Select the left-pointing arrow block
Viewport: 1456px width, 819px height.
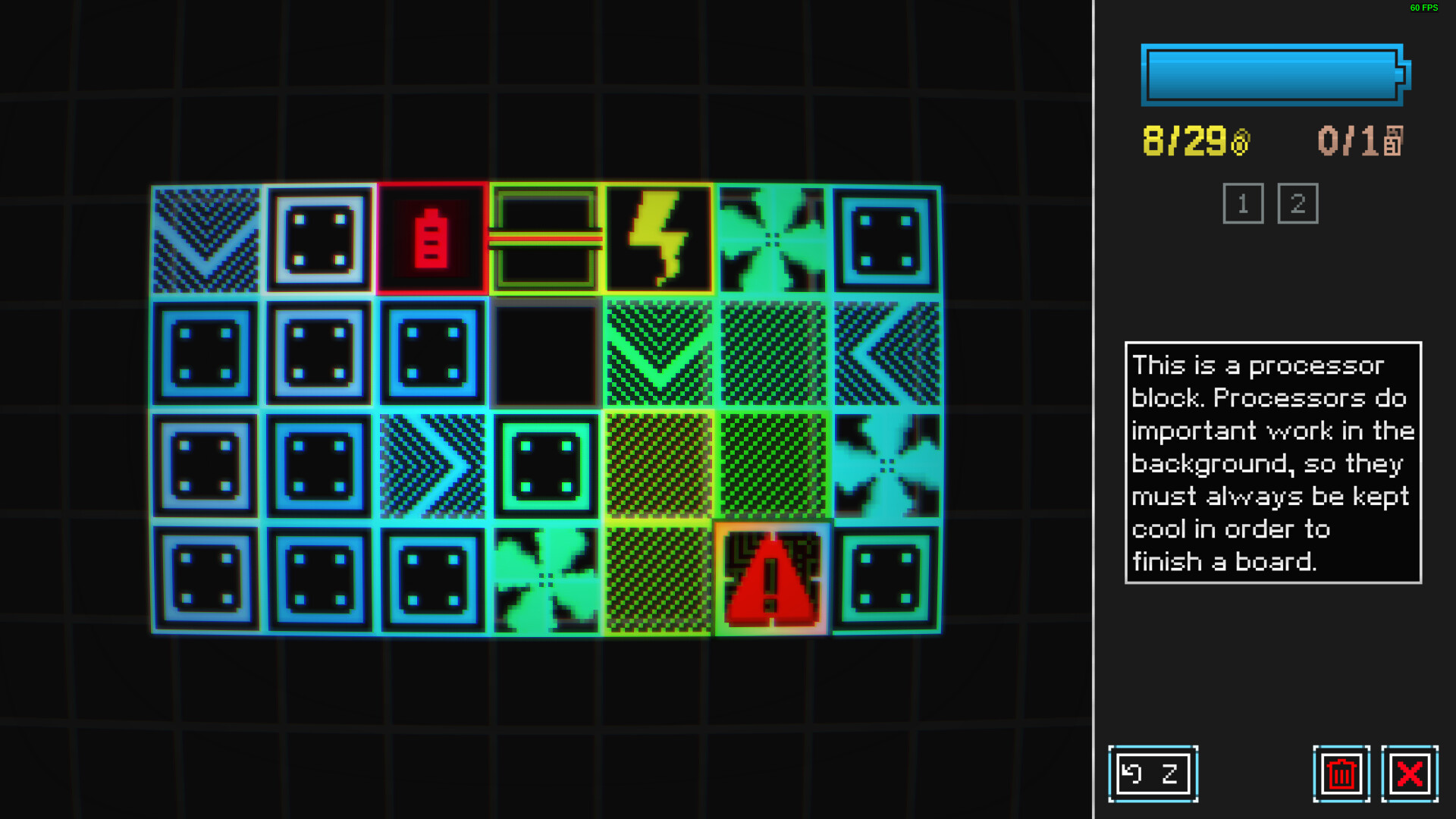coord(887,353)
